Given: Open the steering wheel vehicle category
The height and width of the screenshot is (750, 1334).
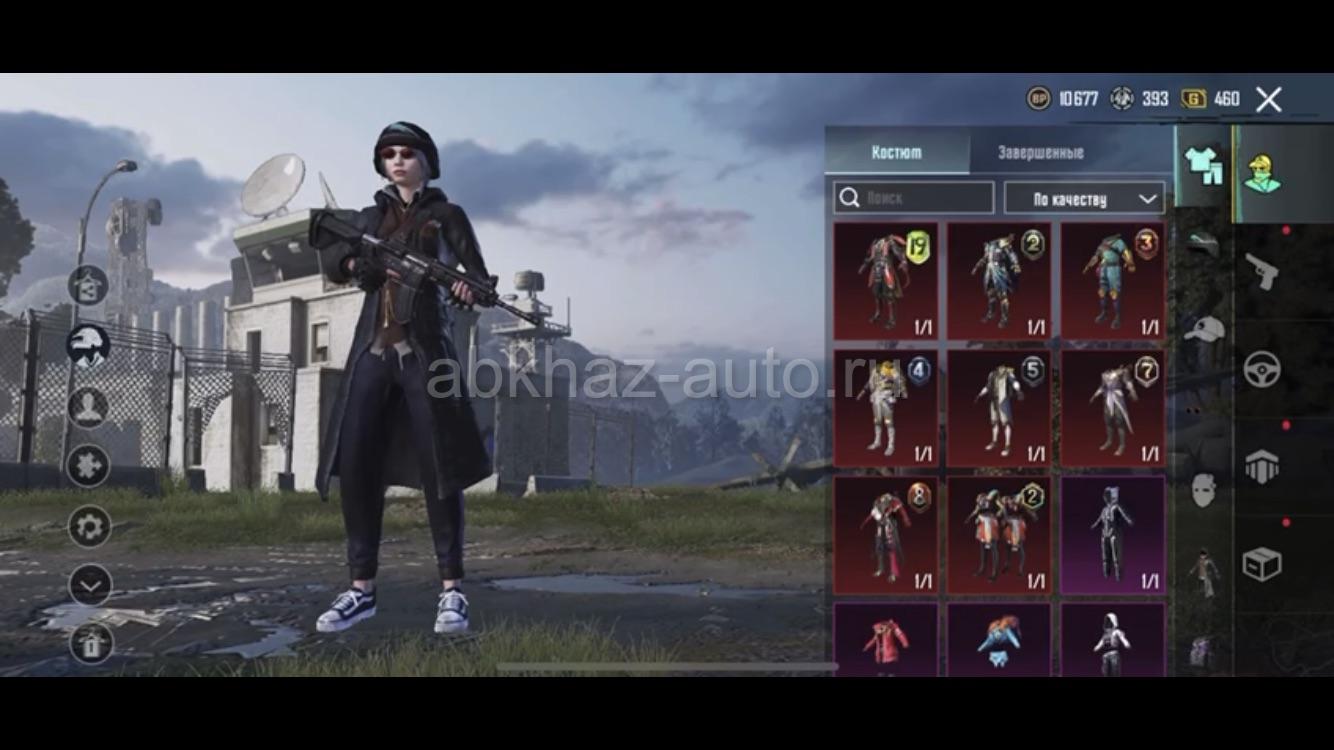Looking at the screenshot, I should (x=1262, y=369).
